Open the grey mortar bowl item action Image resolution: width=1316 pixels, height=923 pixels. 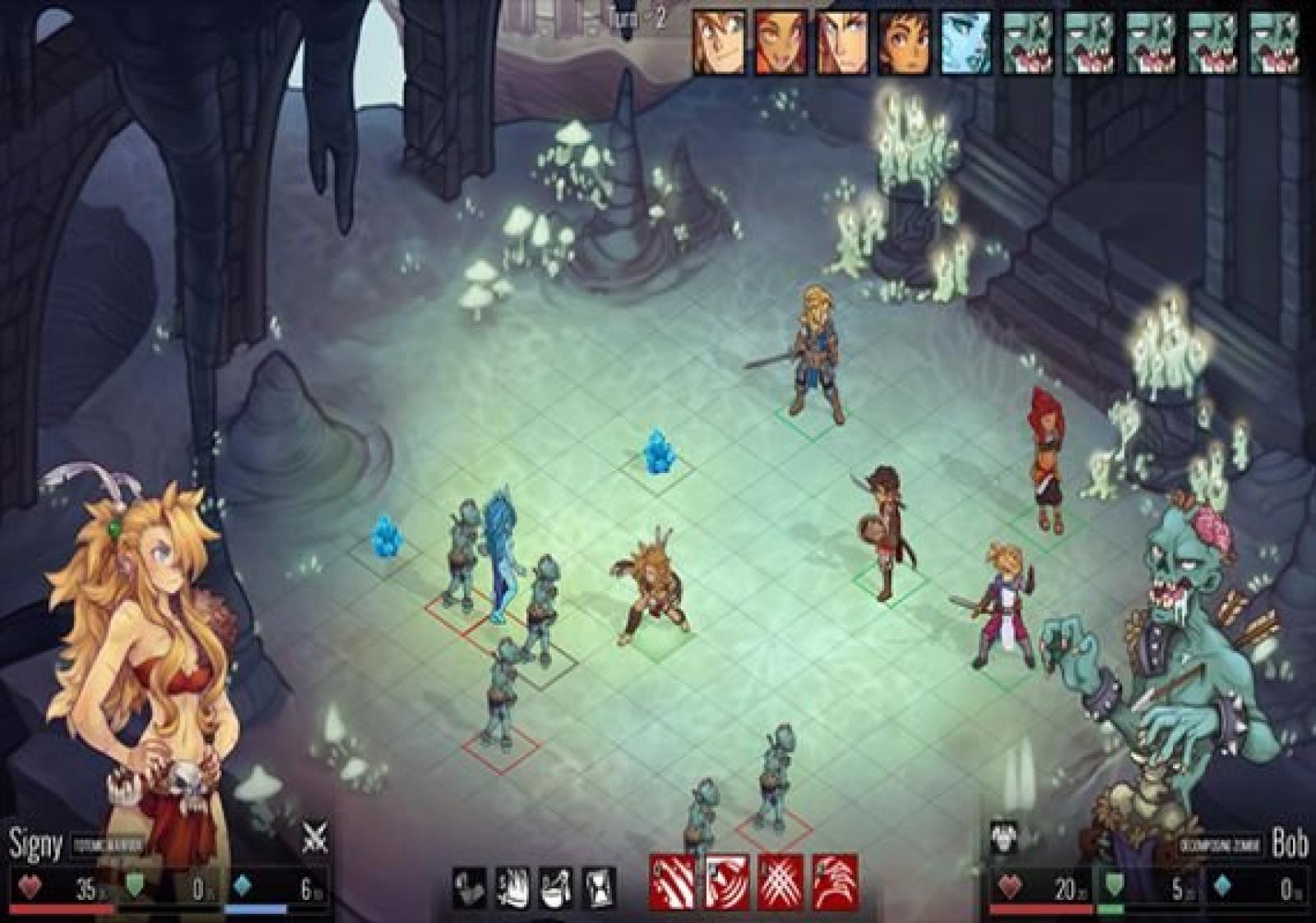coord(556,888)
